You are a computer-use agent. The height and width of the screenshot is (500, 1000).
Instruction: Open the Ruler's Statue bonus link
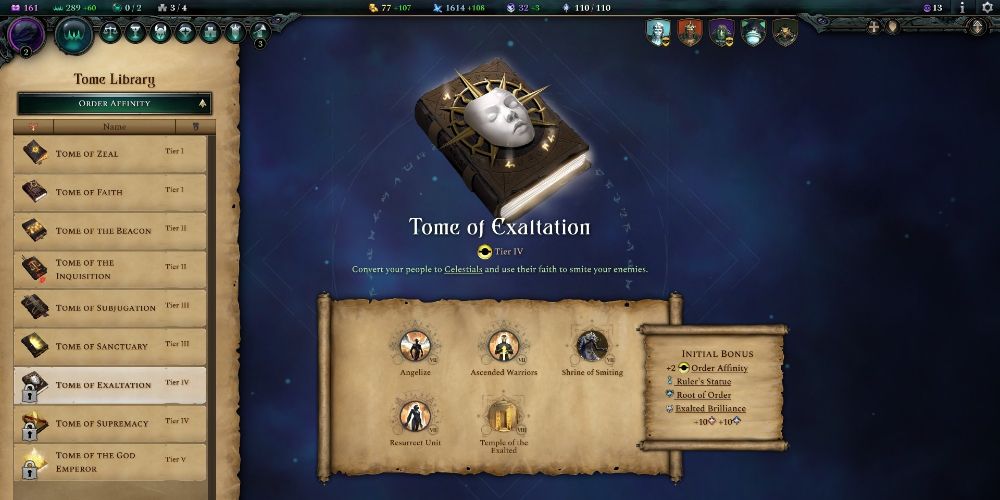703,382
